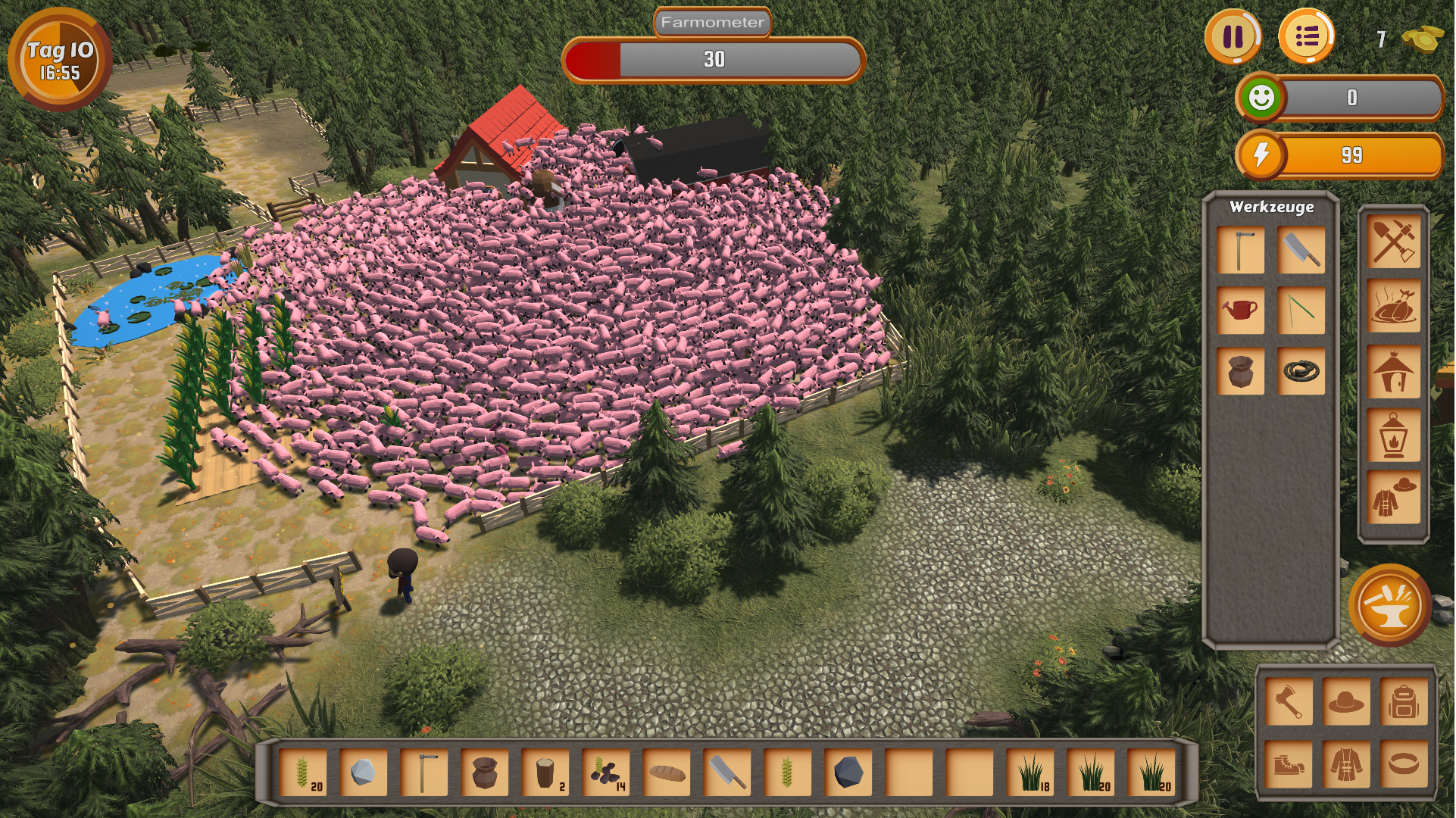
Task: Select the bread loaf in hotbar
Action: tap(667, 773)
